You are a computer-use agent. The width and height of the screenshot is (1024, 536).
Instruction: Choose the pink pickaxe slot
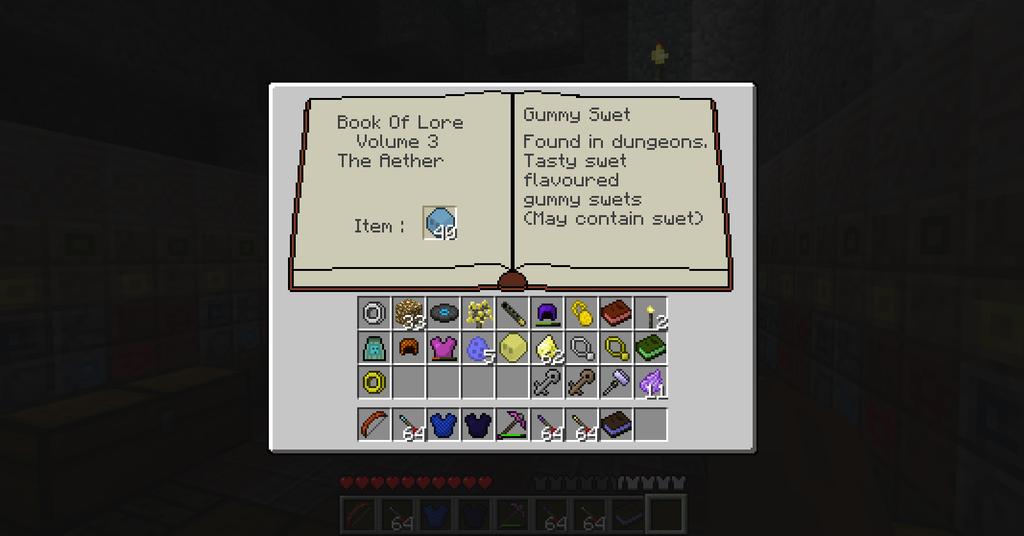pyautogui.click(x=512, y=424)
